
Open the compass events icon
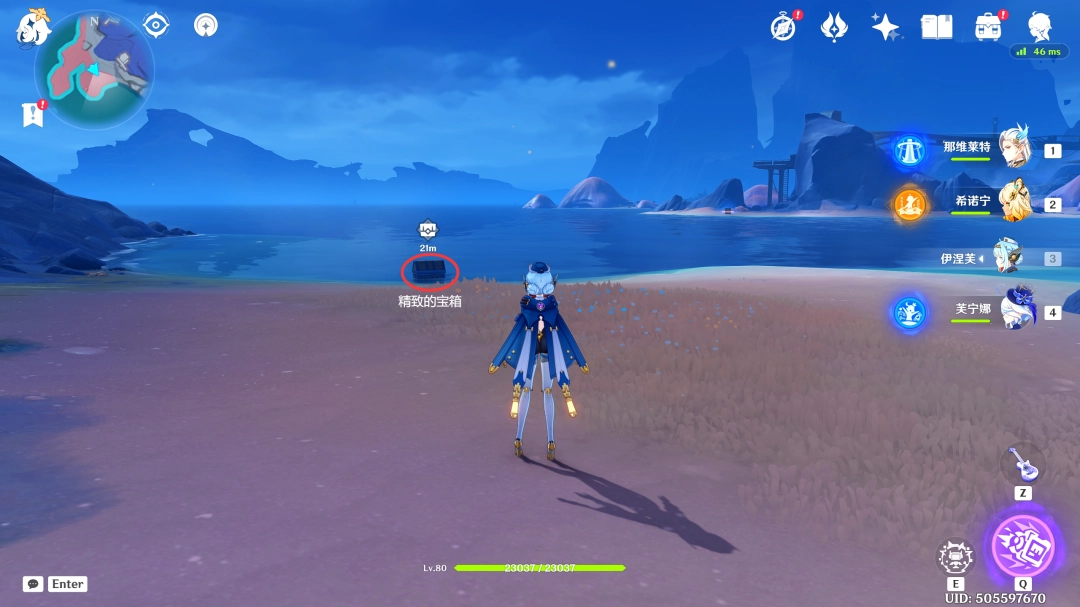point(784,27)
